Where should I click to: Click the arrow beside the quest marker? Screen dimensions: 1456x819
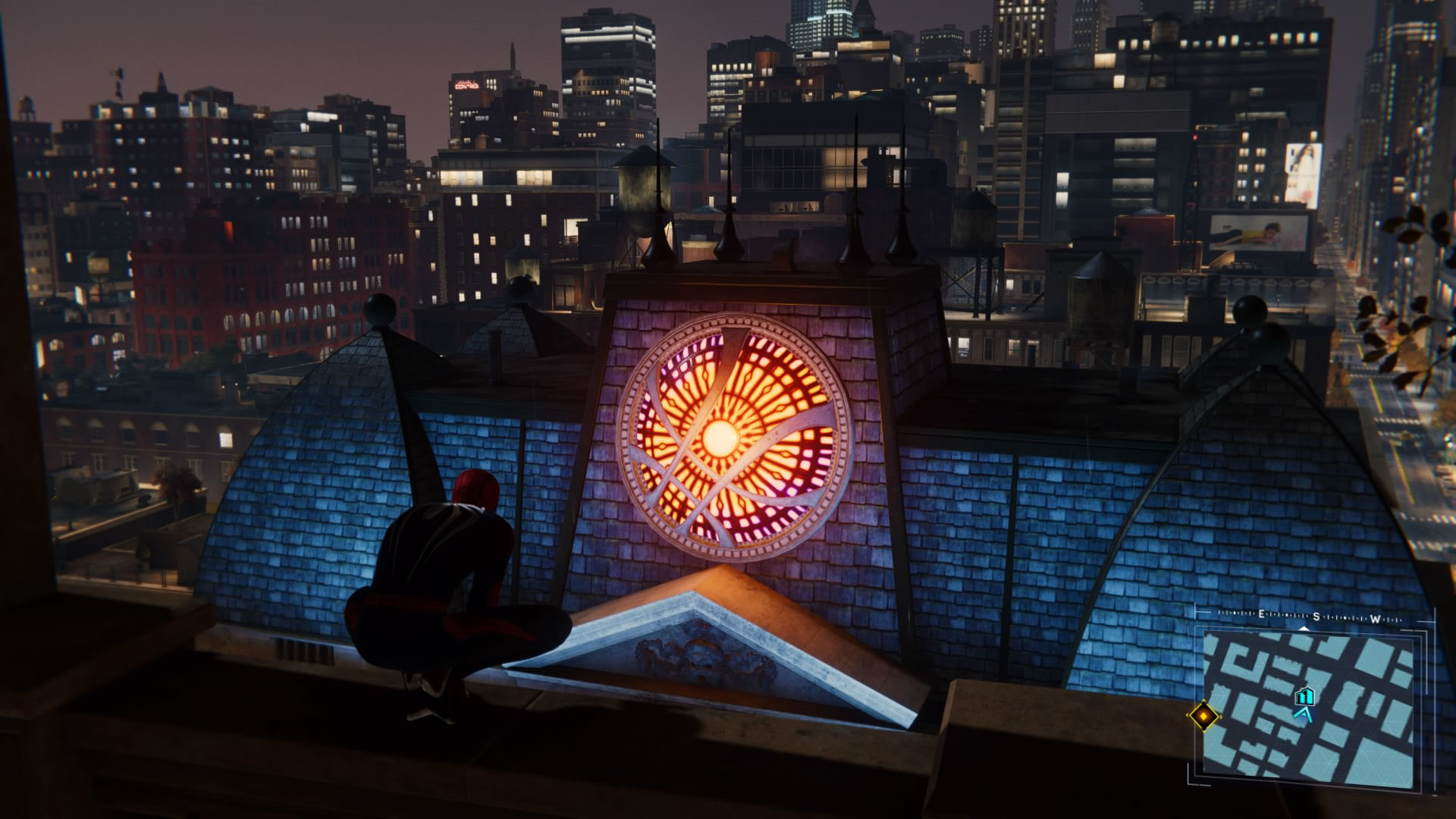pos(1222,717)
